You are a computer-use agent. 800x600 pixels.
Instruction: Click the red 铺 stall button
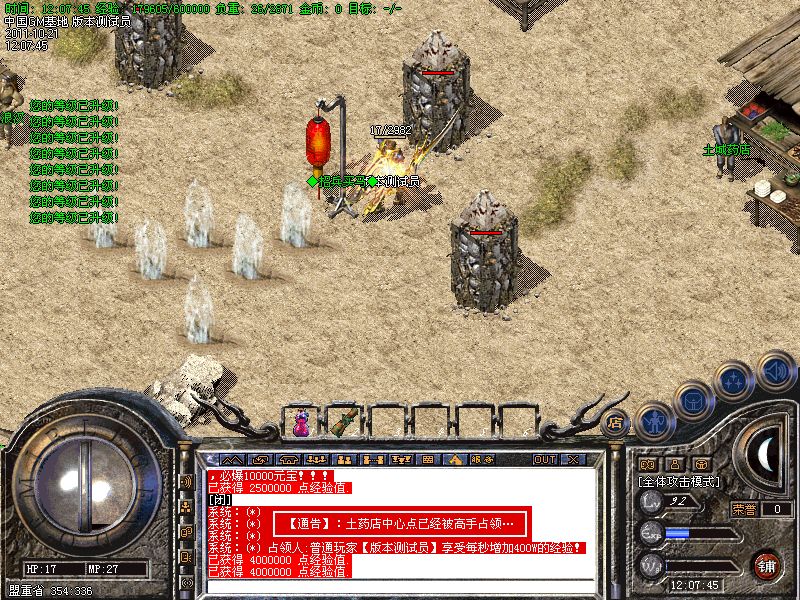pyautogui.click(x=768, y=565)
